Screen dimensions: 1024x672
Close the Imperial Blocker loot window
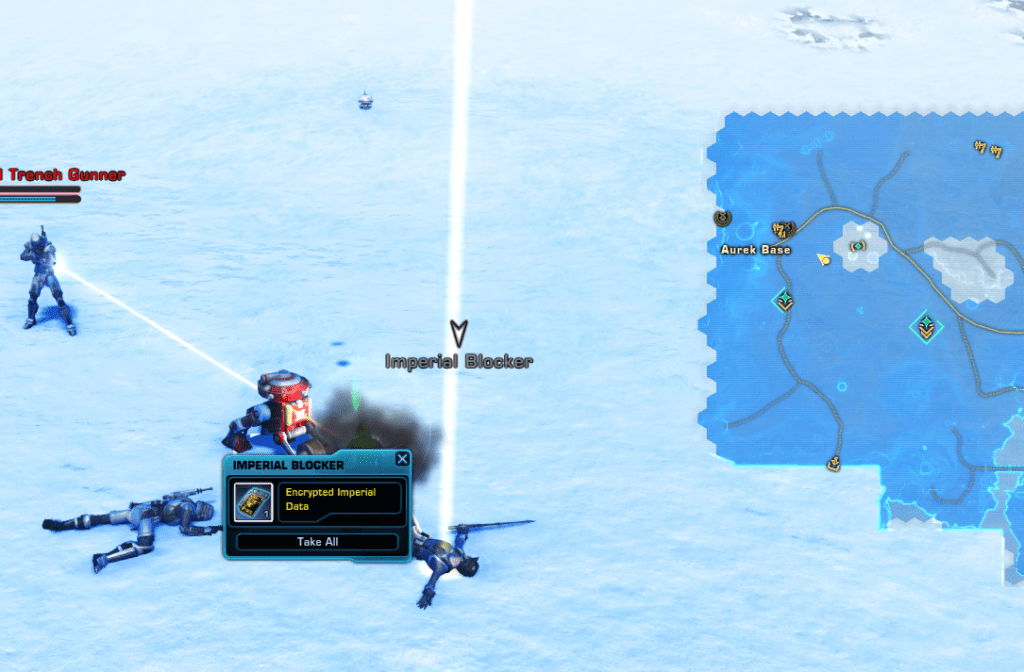[x=402, y=459]
